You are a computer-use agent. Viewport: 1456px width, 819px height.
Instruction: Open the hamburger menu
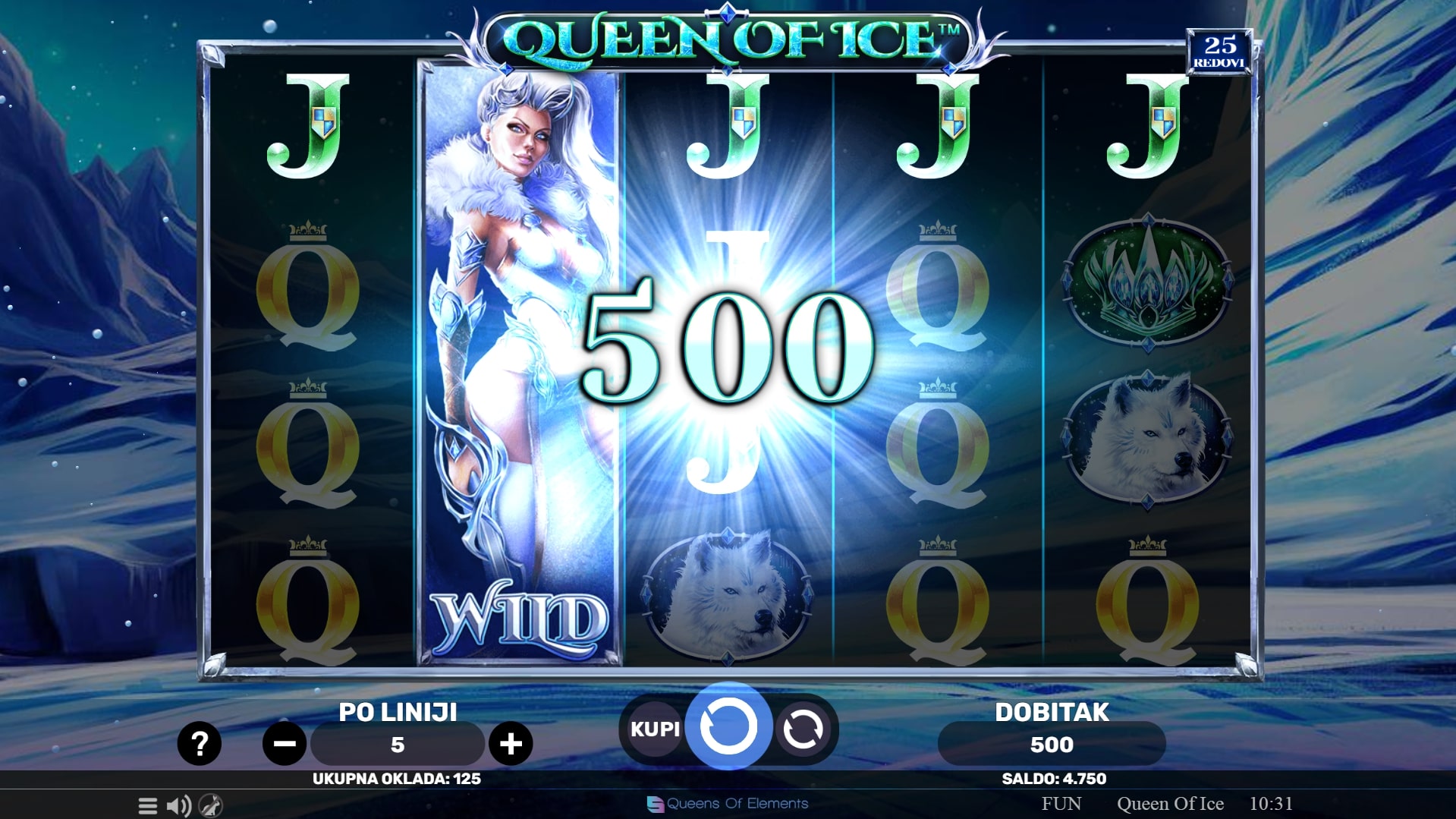click(148, 805)
